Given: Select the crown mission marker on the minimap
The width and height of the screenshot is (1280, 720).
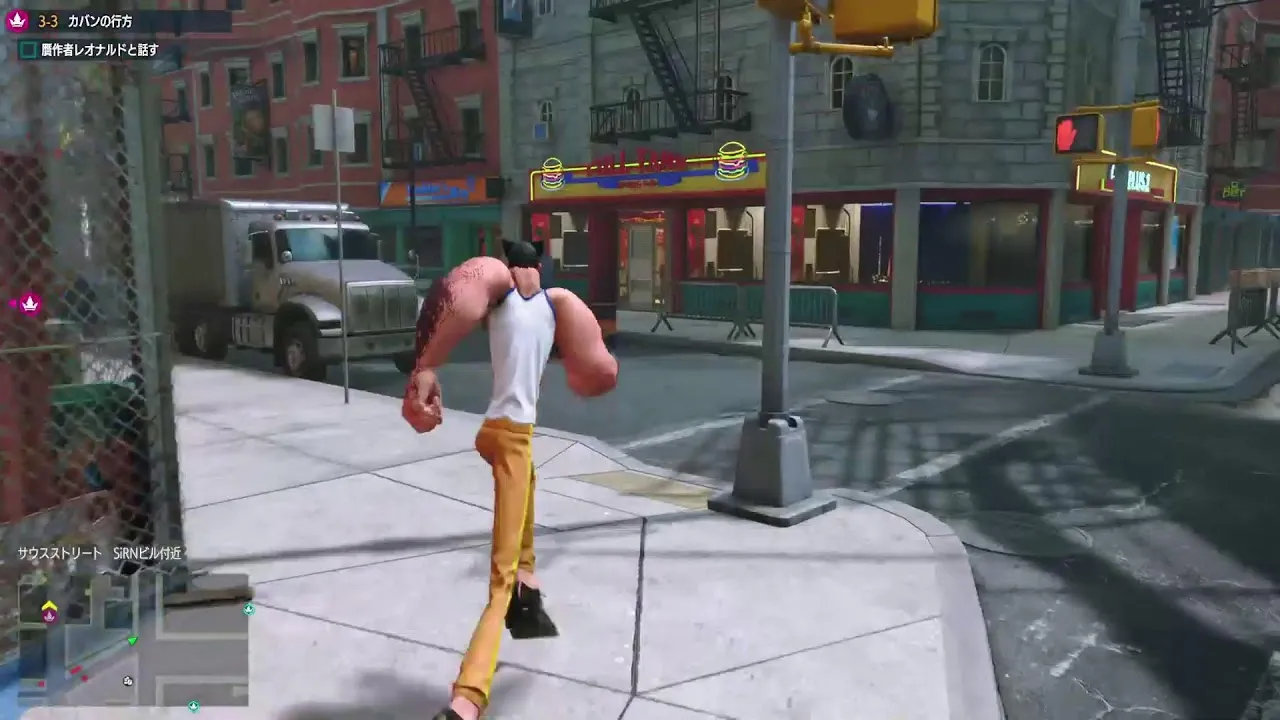Looking at the screenshot, I should 49,614.
